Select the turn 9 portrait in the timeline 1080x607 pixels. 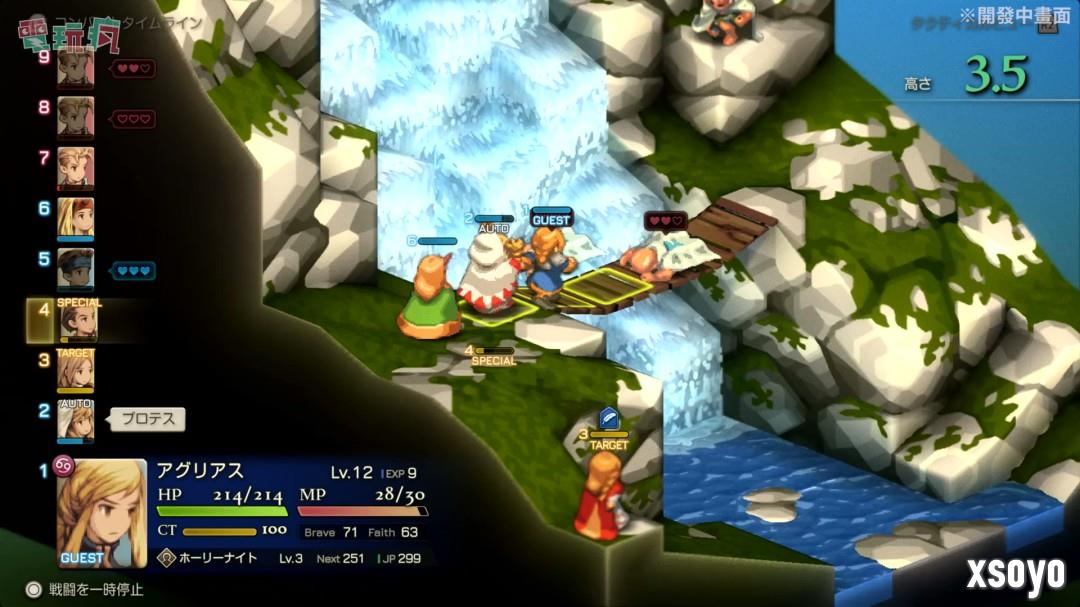(75, 68)
